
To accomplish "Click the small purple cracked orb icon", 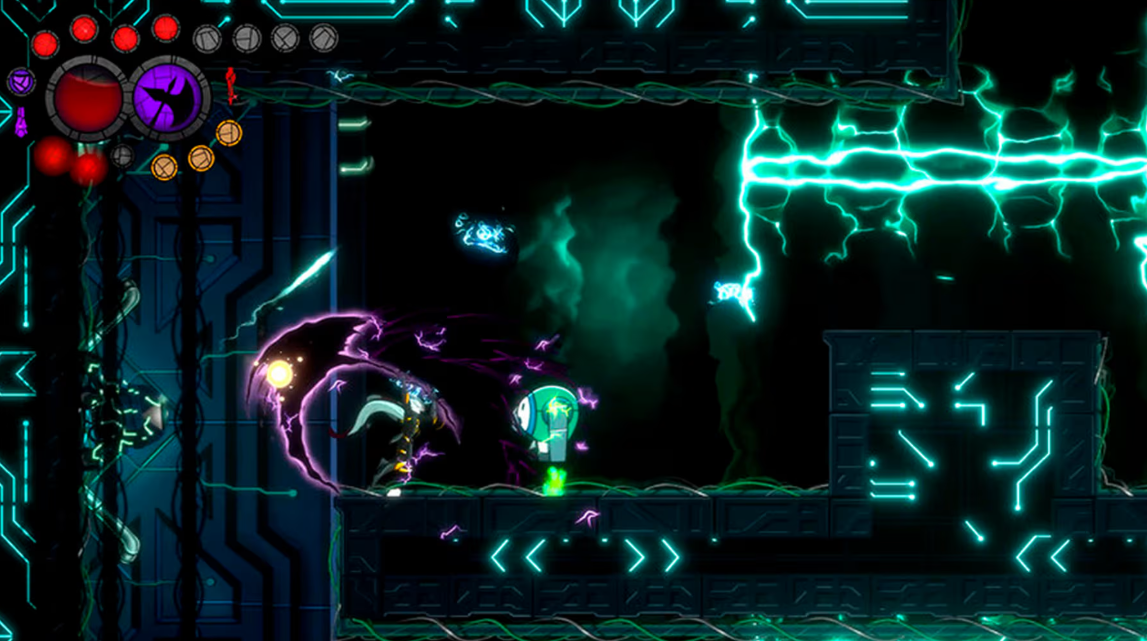I will [x=21, y=81].
